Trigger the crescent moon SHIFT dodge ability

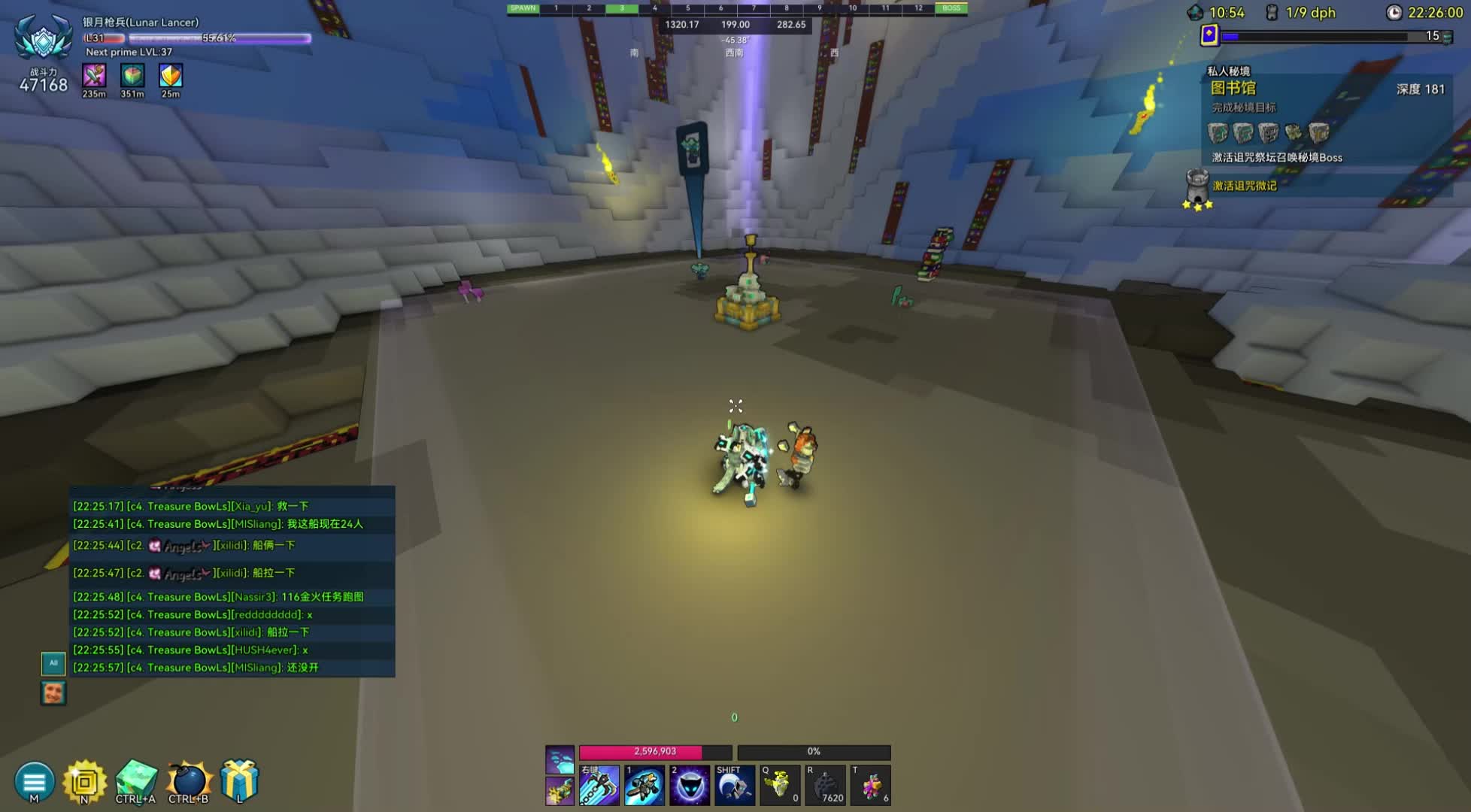(x=735, y=786)
